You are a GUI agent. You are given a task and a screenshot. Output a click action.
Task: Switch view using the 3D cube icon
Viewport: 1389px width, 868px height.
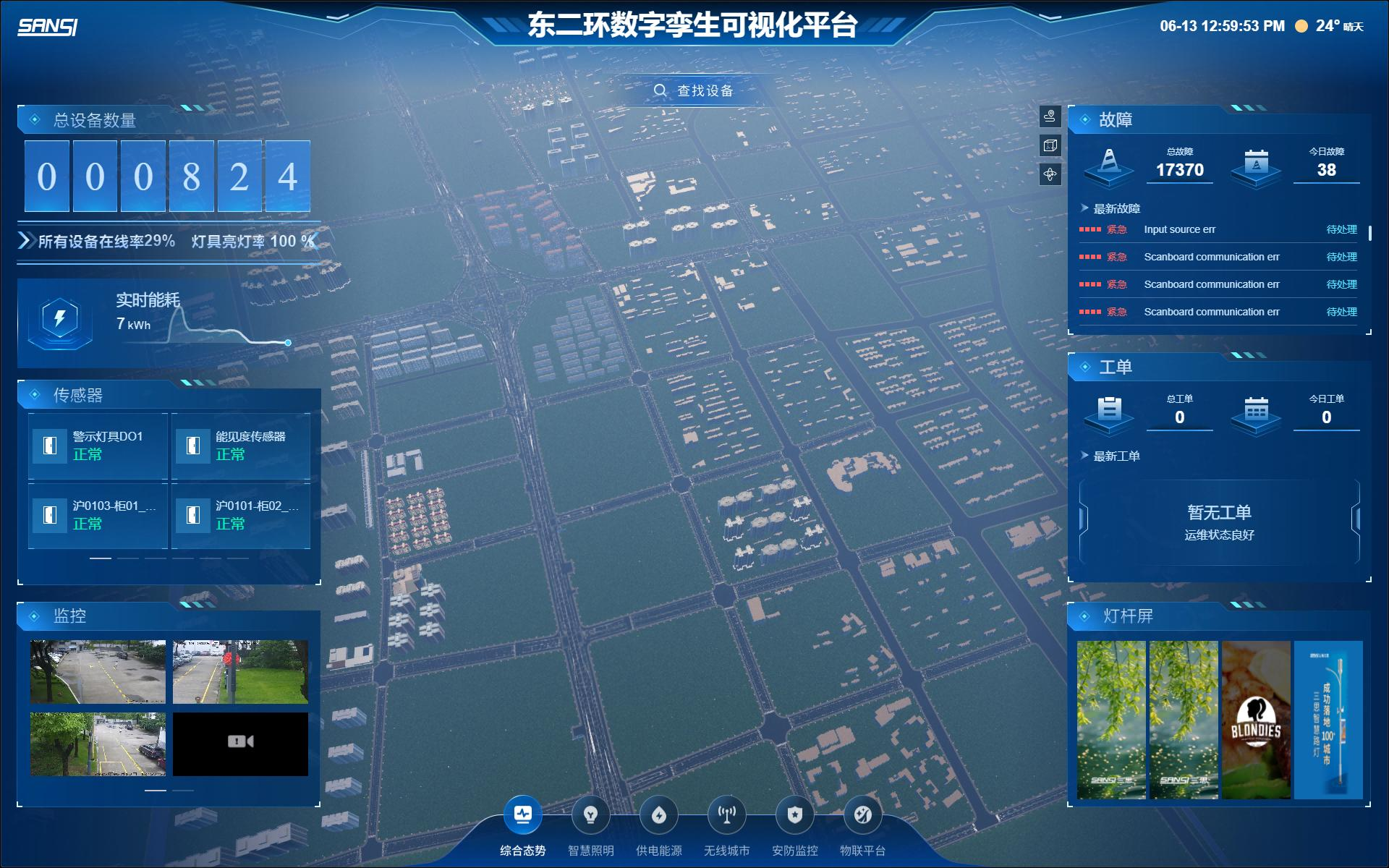[x=1050, y=145]
